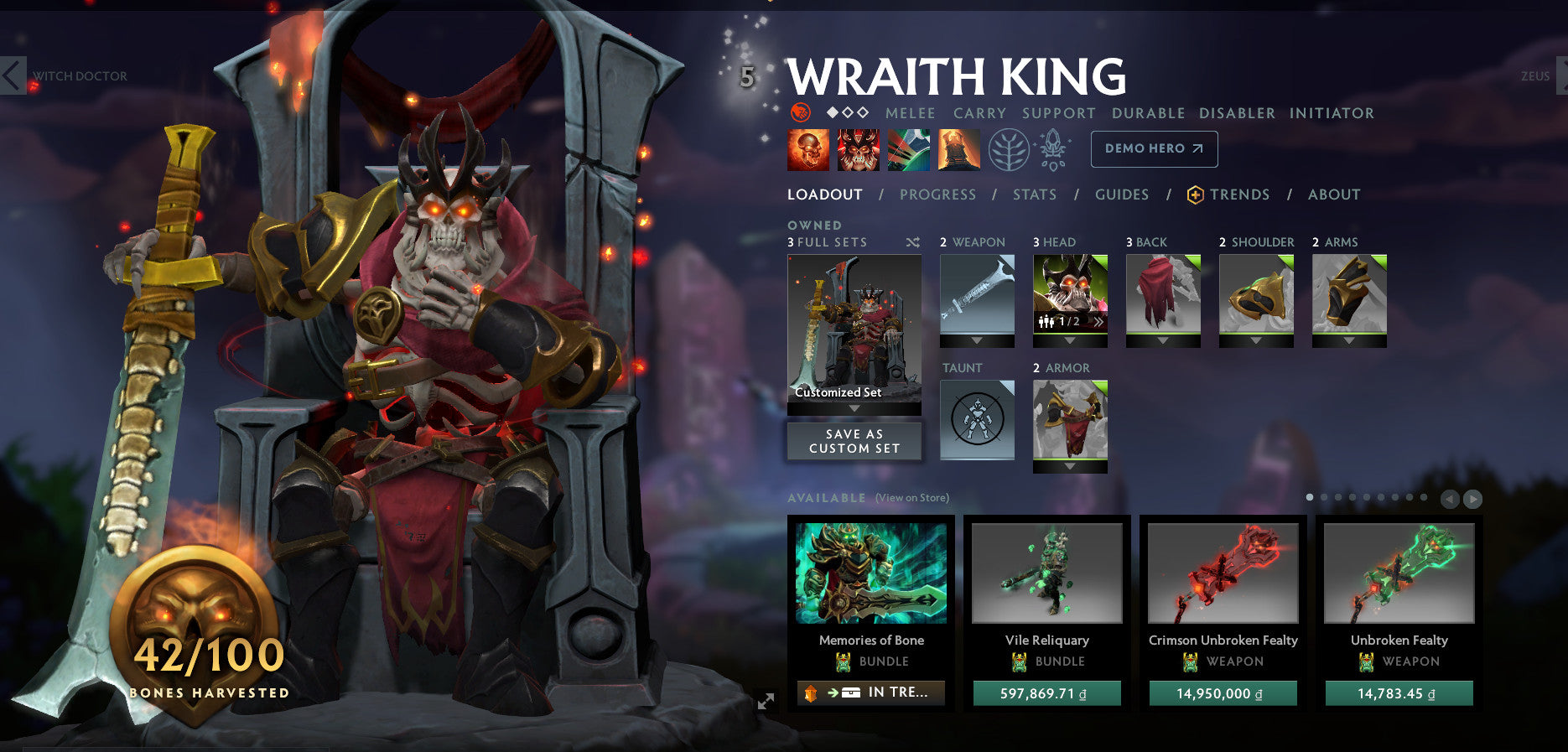1568x752 pixels.
Task: Open the GUIDES tab
Action: tap(1121, 194)
